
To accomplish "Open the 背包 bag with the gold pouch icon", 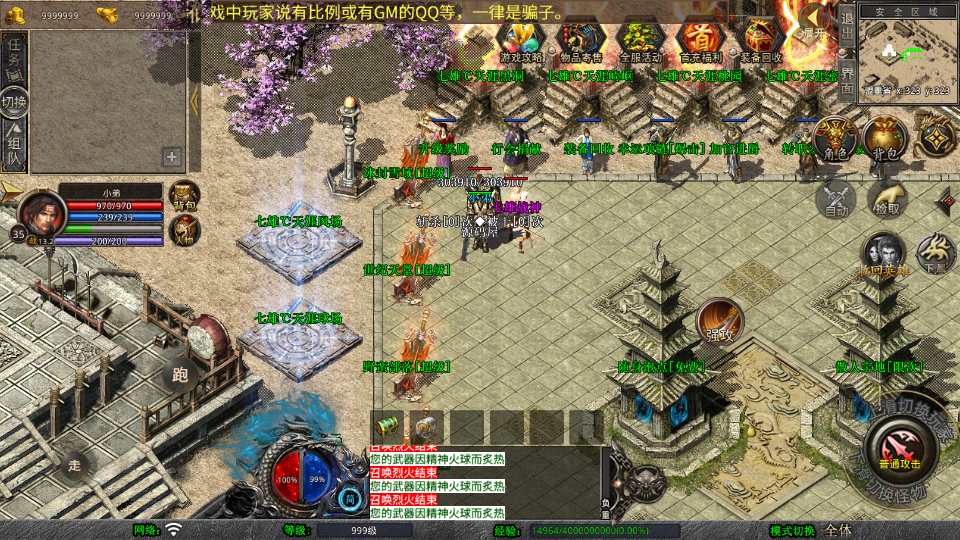I will pyautogui.click(x=885, y=140).
